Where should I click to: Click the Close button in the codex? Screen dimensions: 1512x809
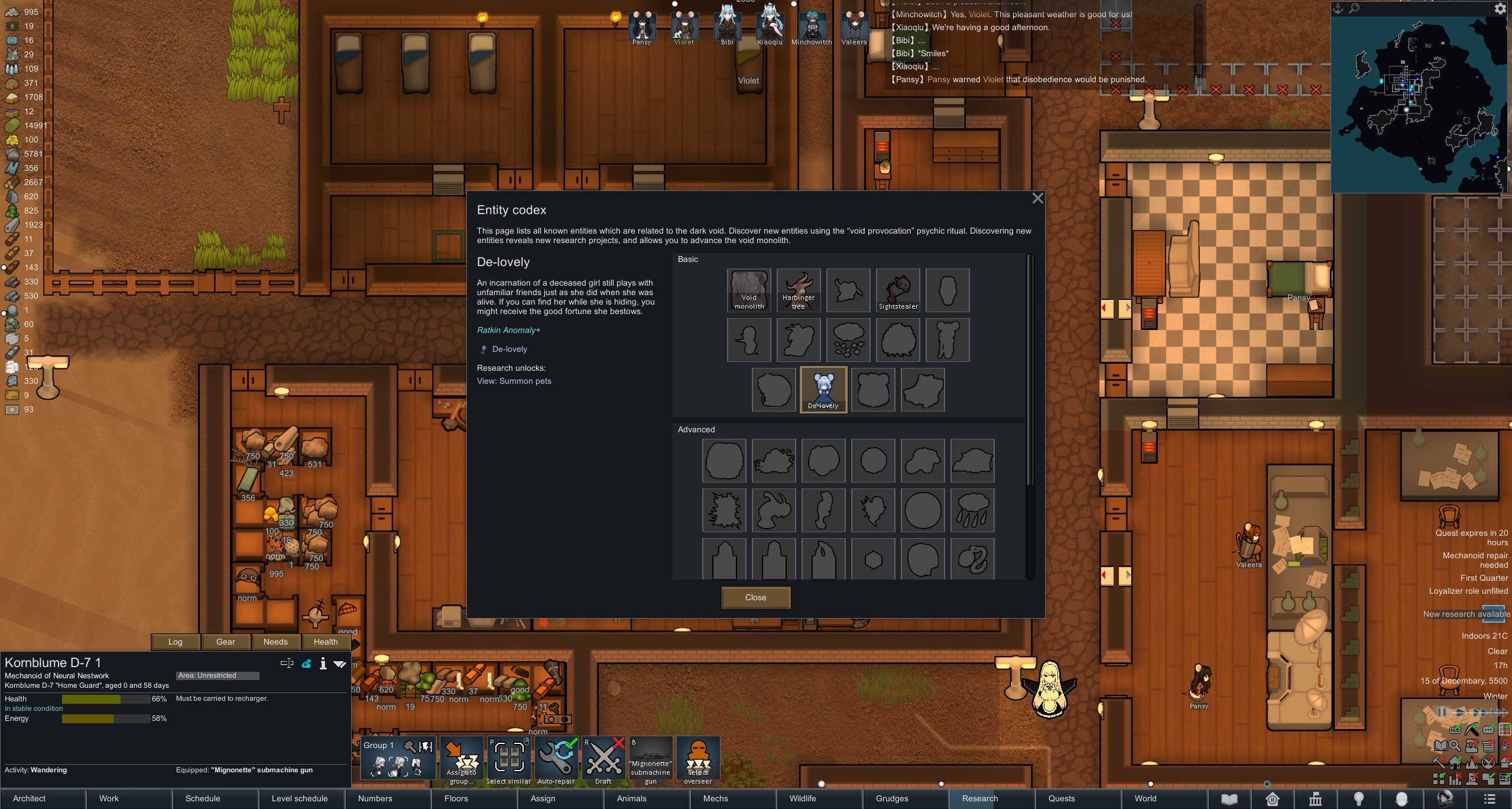[x=755, y=597]
